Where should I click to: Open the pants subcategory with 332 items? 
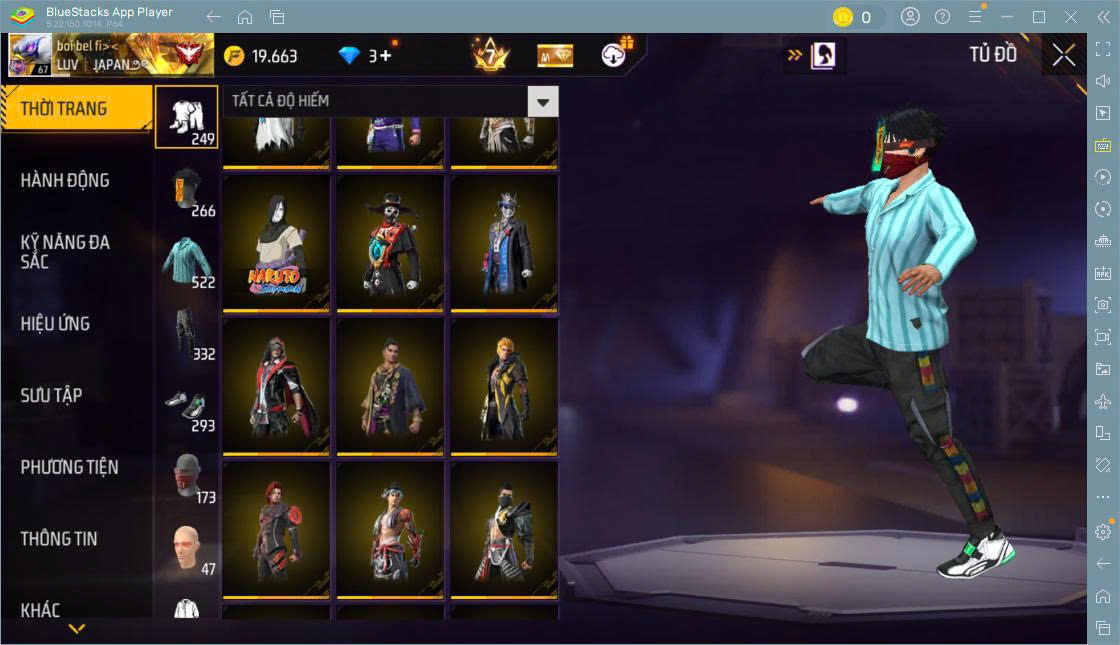pos(186,334)
